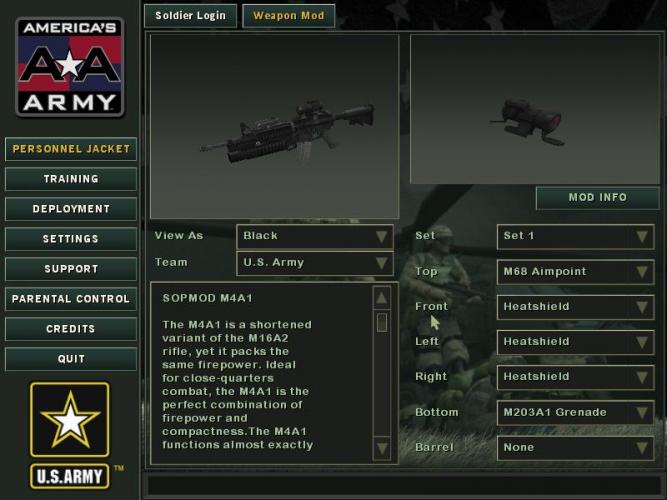
Task: Open the Right attachment dropdown
Action: tap(576, 377)
